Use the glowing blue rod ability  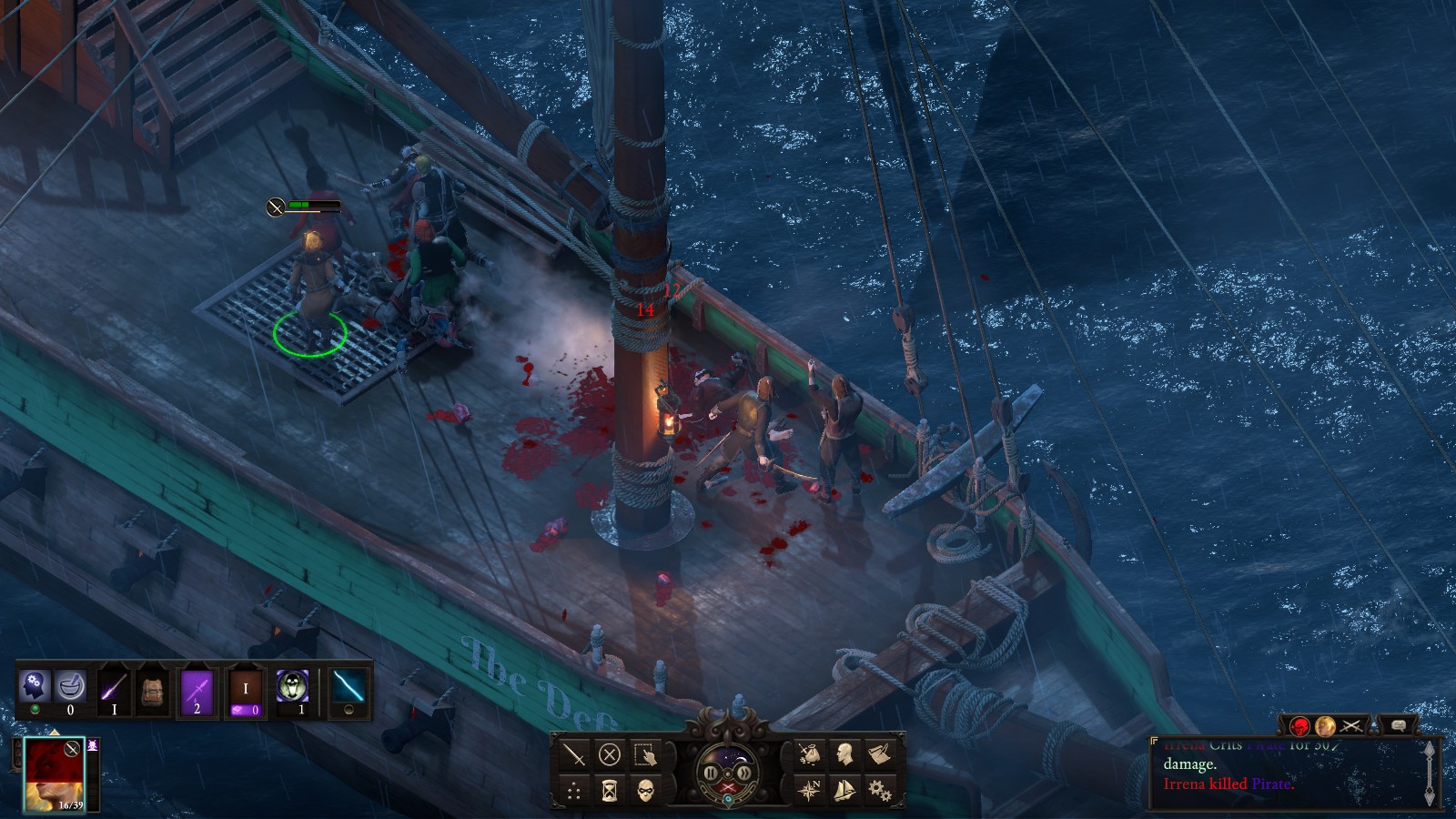pos(349,687)
